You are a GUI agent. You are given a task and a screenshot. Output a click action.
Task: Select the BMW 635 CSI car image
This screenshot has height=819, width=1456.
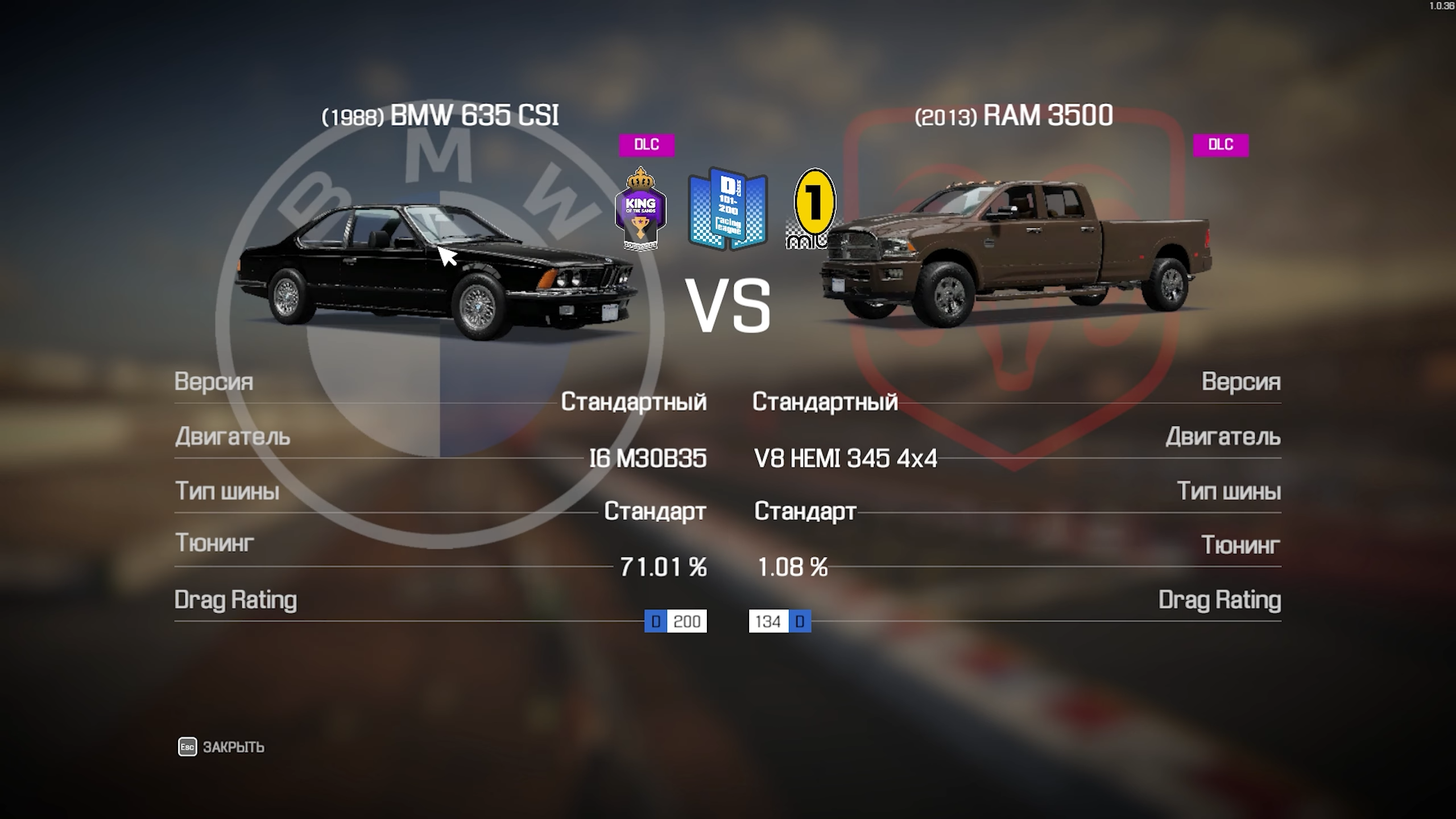coord(435,271)
